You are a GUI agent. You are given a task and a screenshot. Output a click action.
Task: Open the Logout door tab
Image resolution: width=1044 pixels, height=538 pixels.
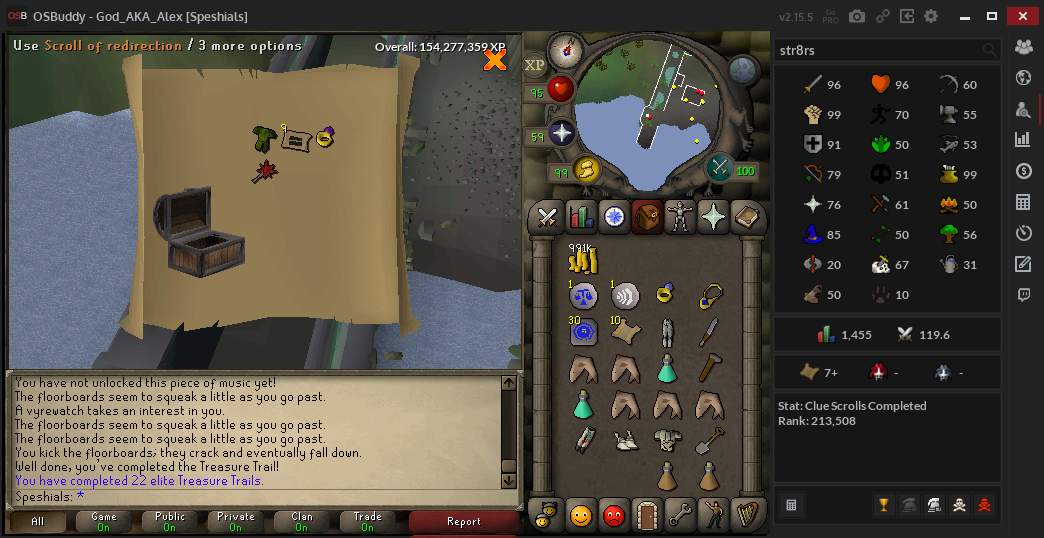[x=646, y=516]
